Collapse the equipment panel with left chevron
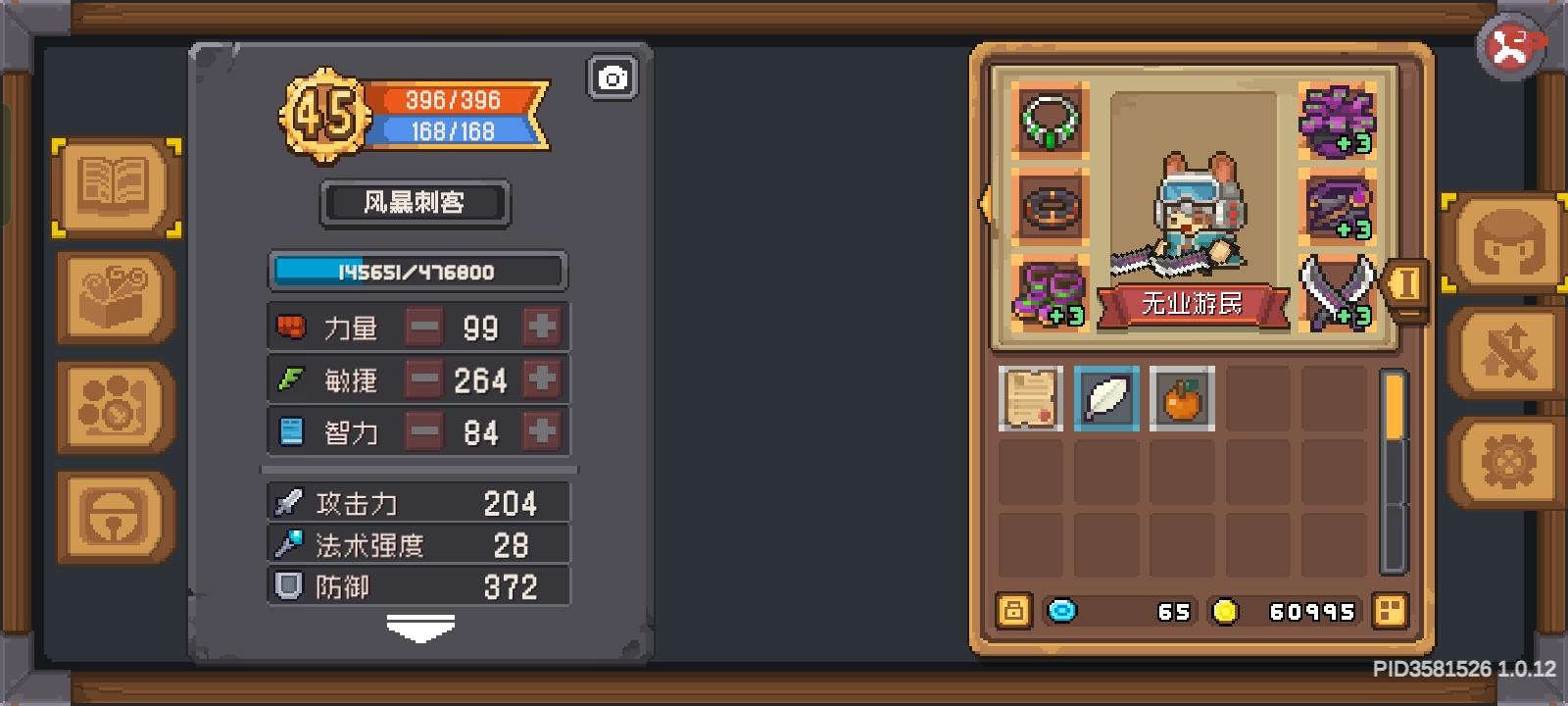This screenshot has height=706, width=1568. [983, 204]
